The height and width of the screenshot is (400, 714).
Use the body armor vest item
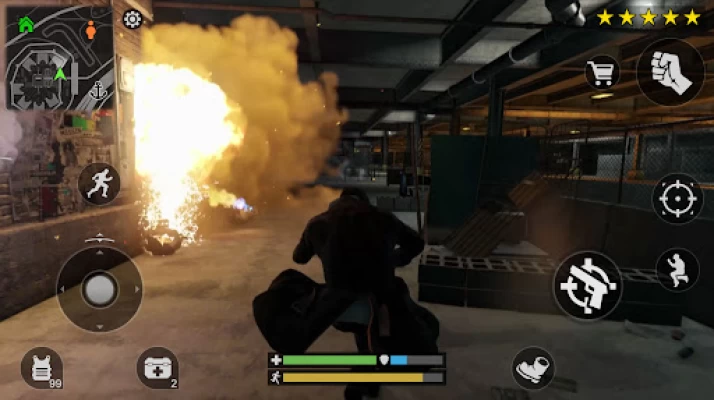click(x=42, y=367)
